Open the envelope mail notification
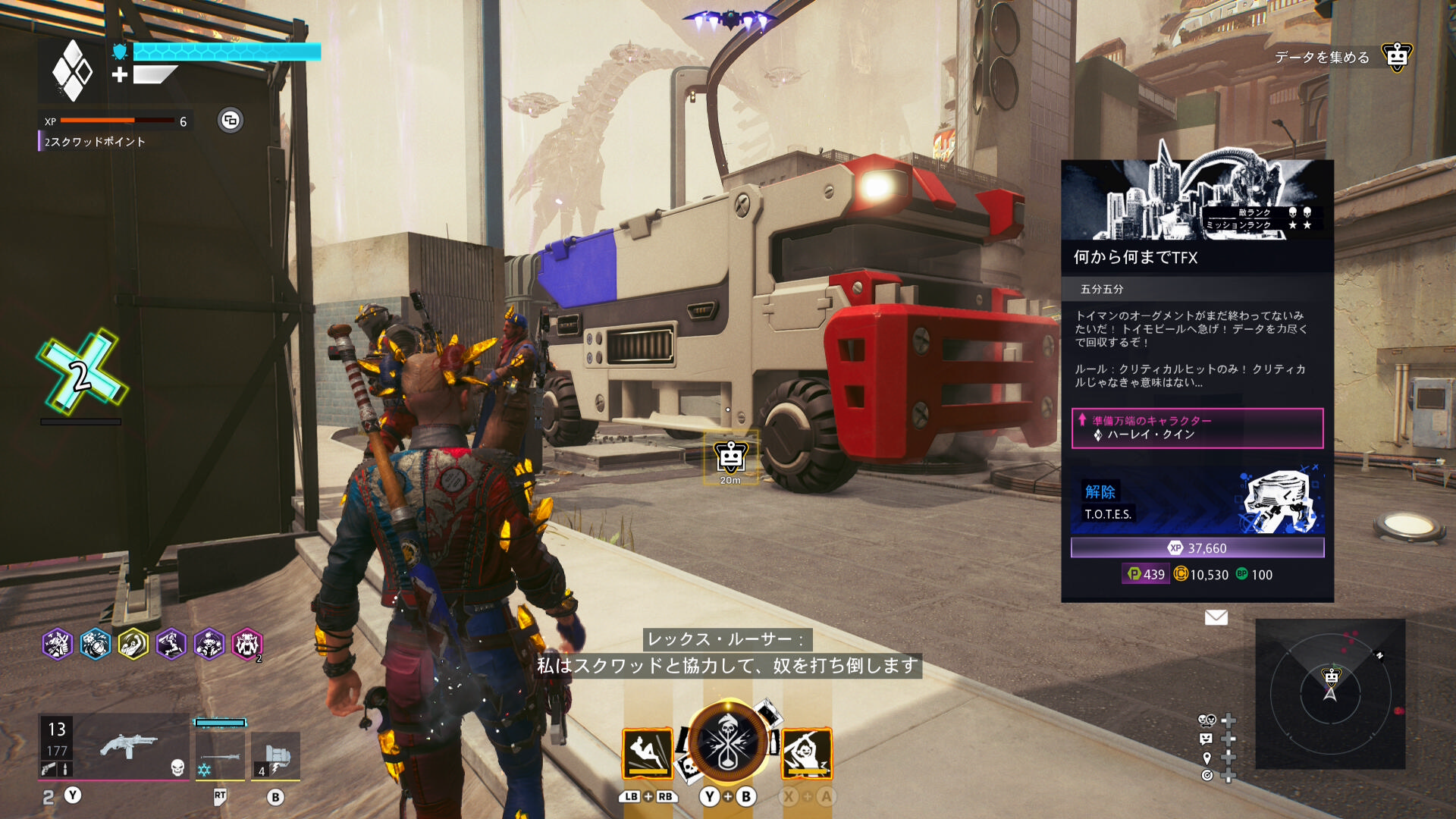The width and height of the screenshot is (1456, 819). pos(1216,617)
